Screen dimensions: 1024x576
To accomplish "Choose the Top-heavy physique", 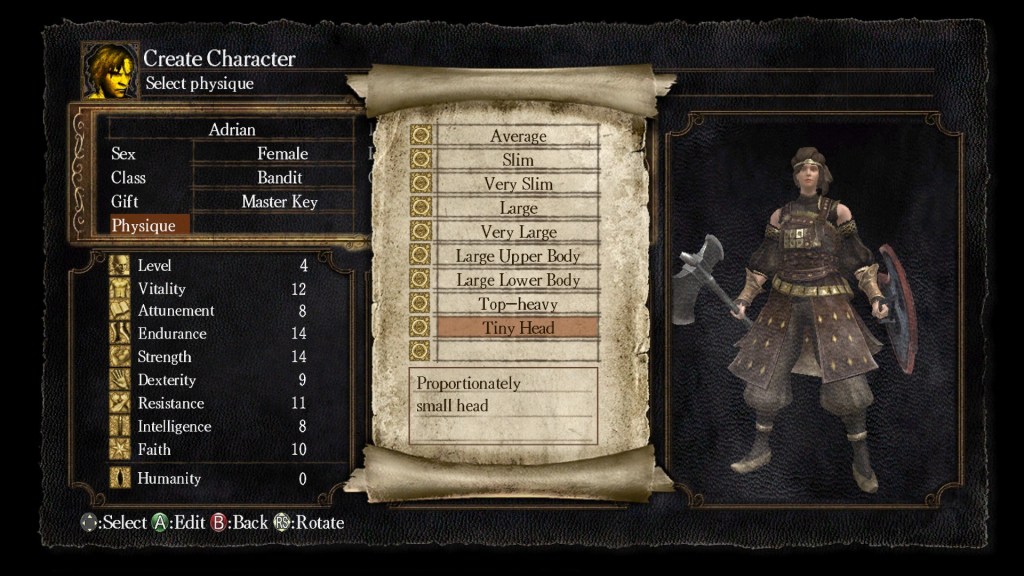I will coord(518,304).
